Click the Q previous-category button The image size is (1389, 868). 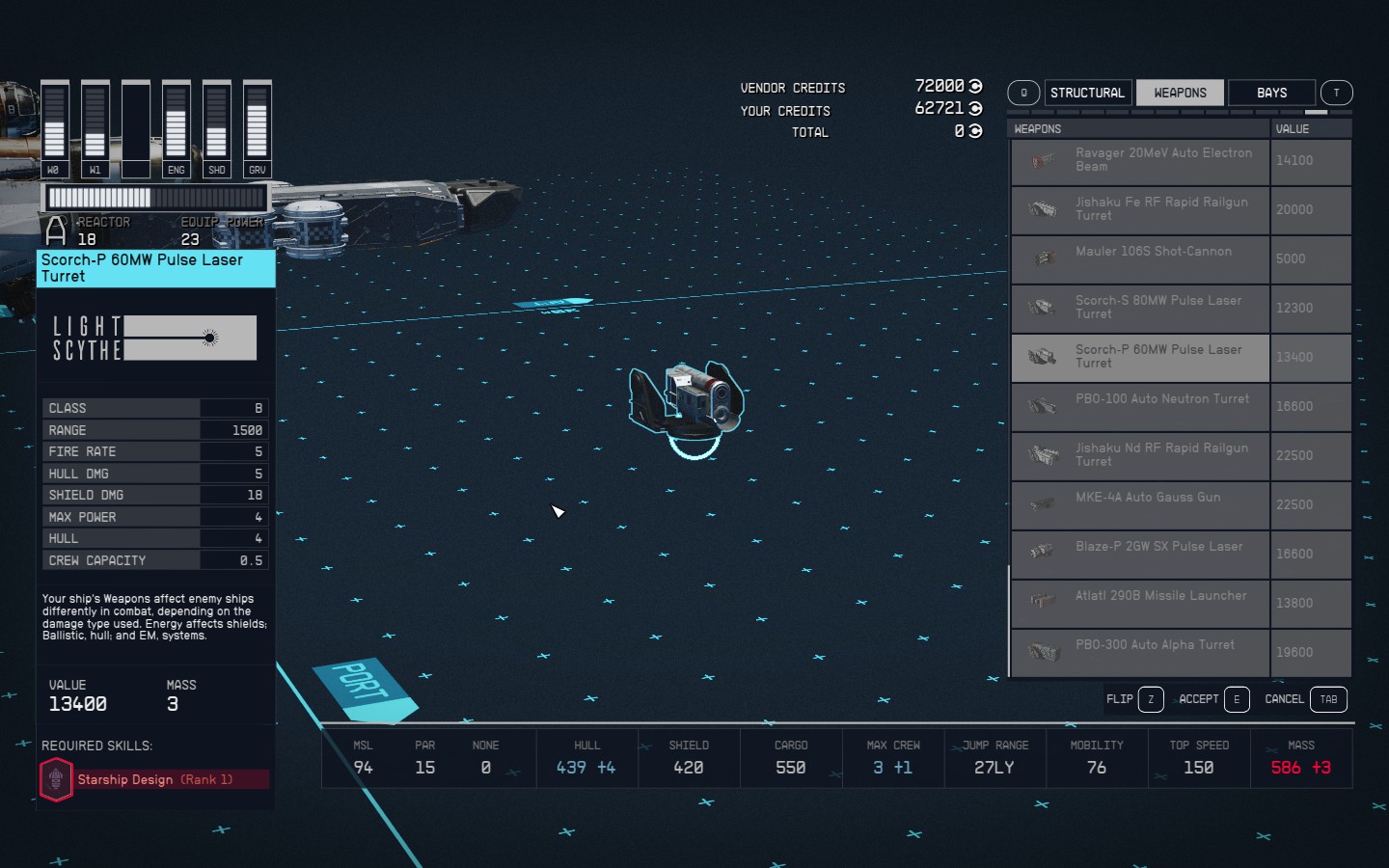click(1023, 93)
